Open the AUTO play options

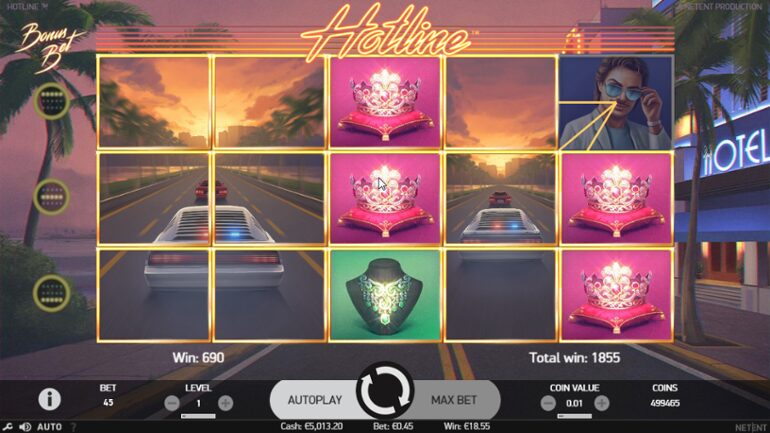pyautogui.click(x=49, y=427)
